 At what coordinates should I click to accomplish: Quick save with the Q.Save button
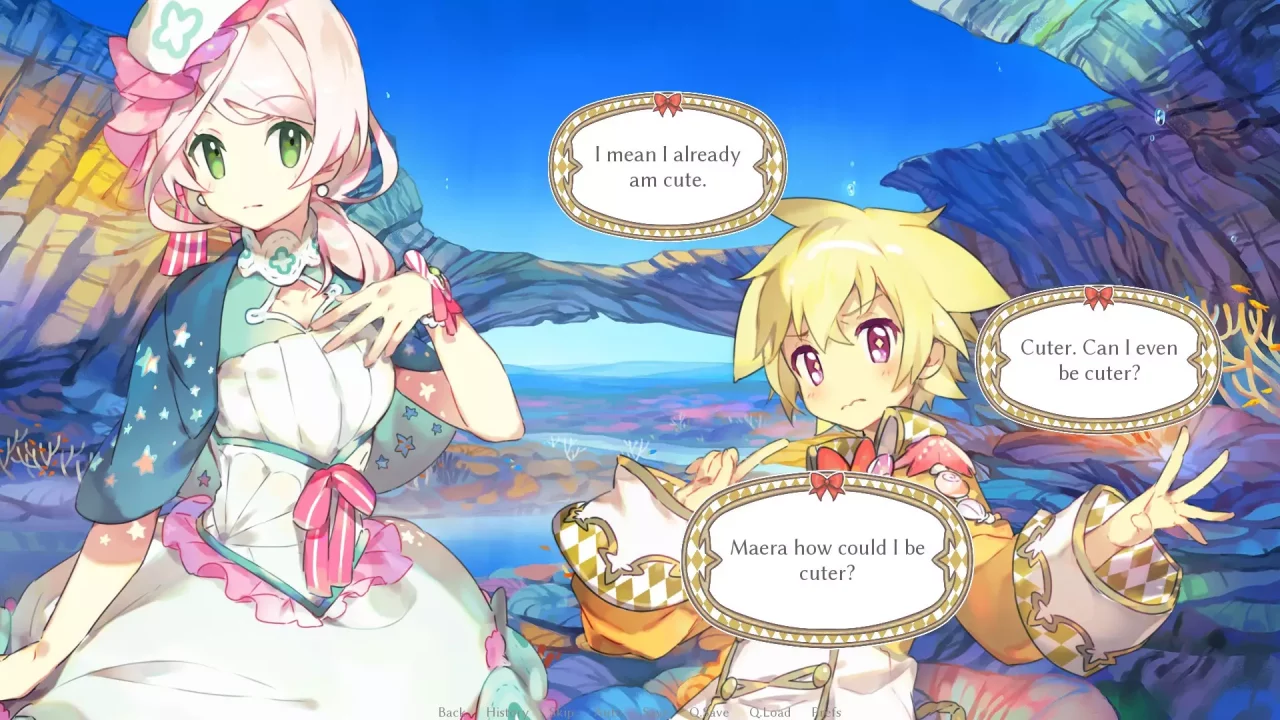[709, 712]
